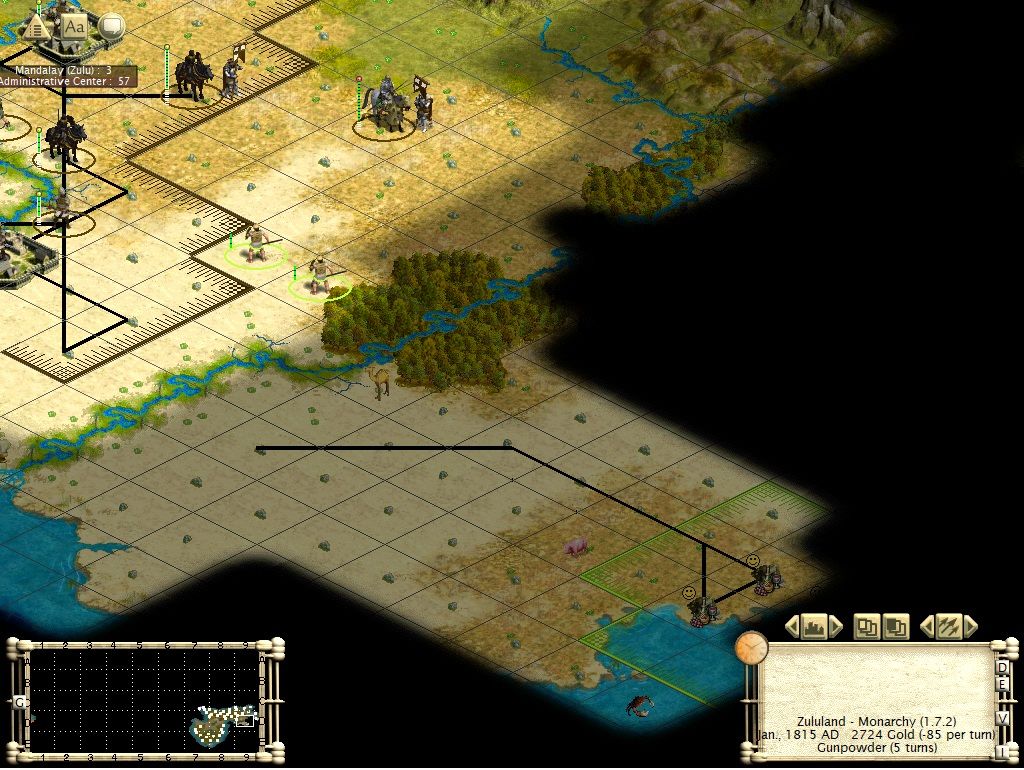
Task: Go to previous city with left arrow beside skyline
Action: 792,627
